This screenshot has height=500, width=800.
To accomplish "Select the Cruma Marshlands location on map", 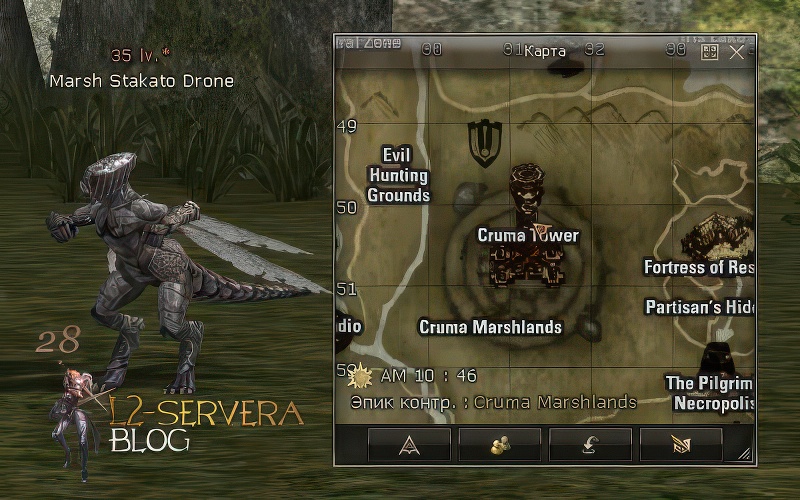I will (490, 327).
